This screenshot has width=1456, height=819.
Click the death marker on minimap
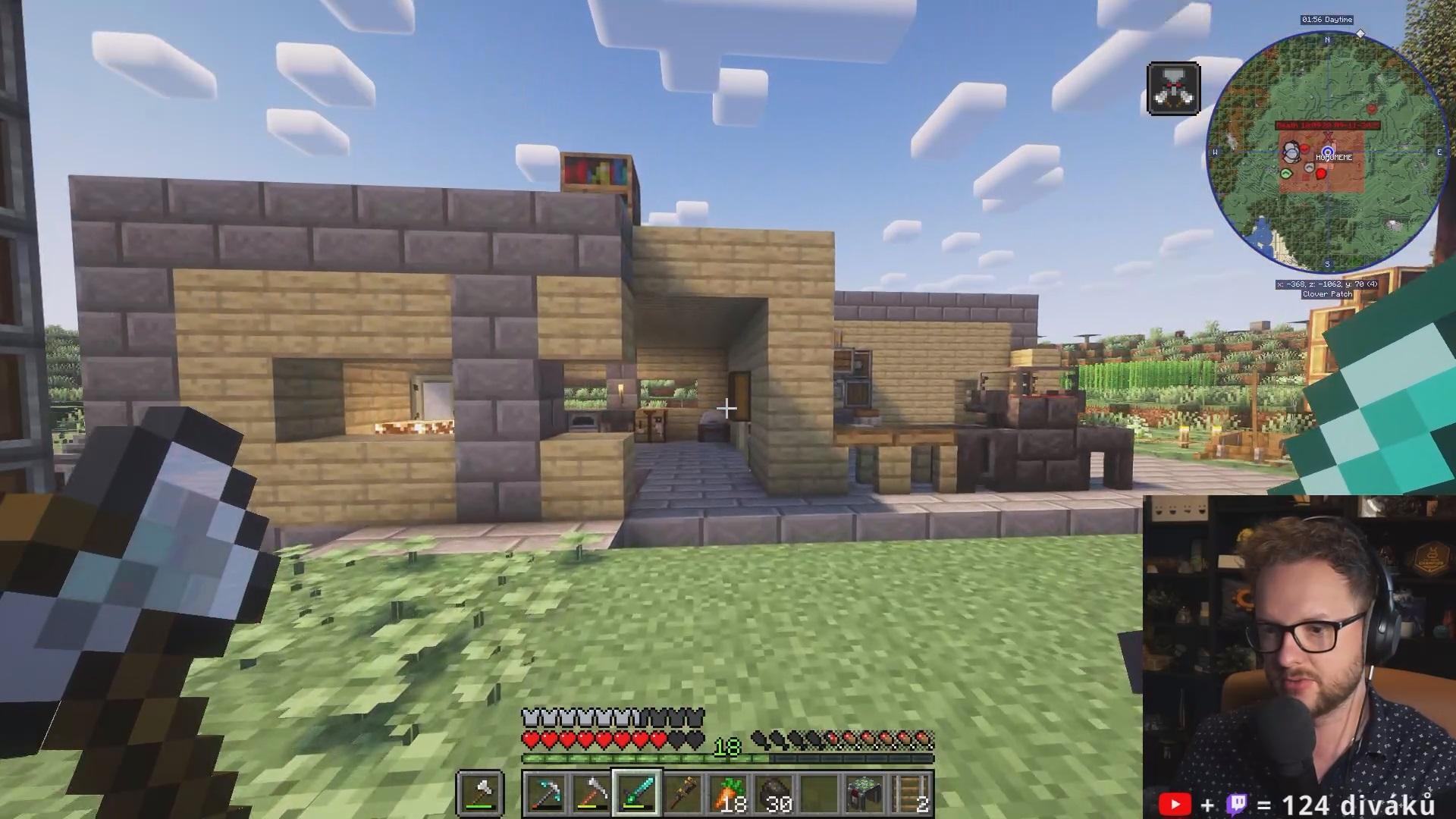click(1327, 125)
